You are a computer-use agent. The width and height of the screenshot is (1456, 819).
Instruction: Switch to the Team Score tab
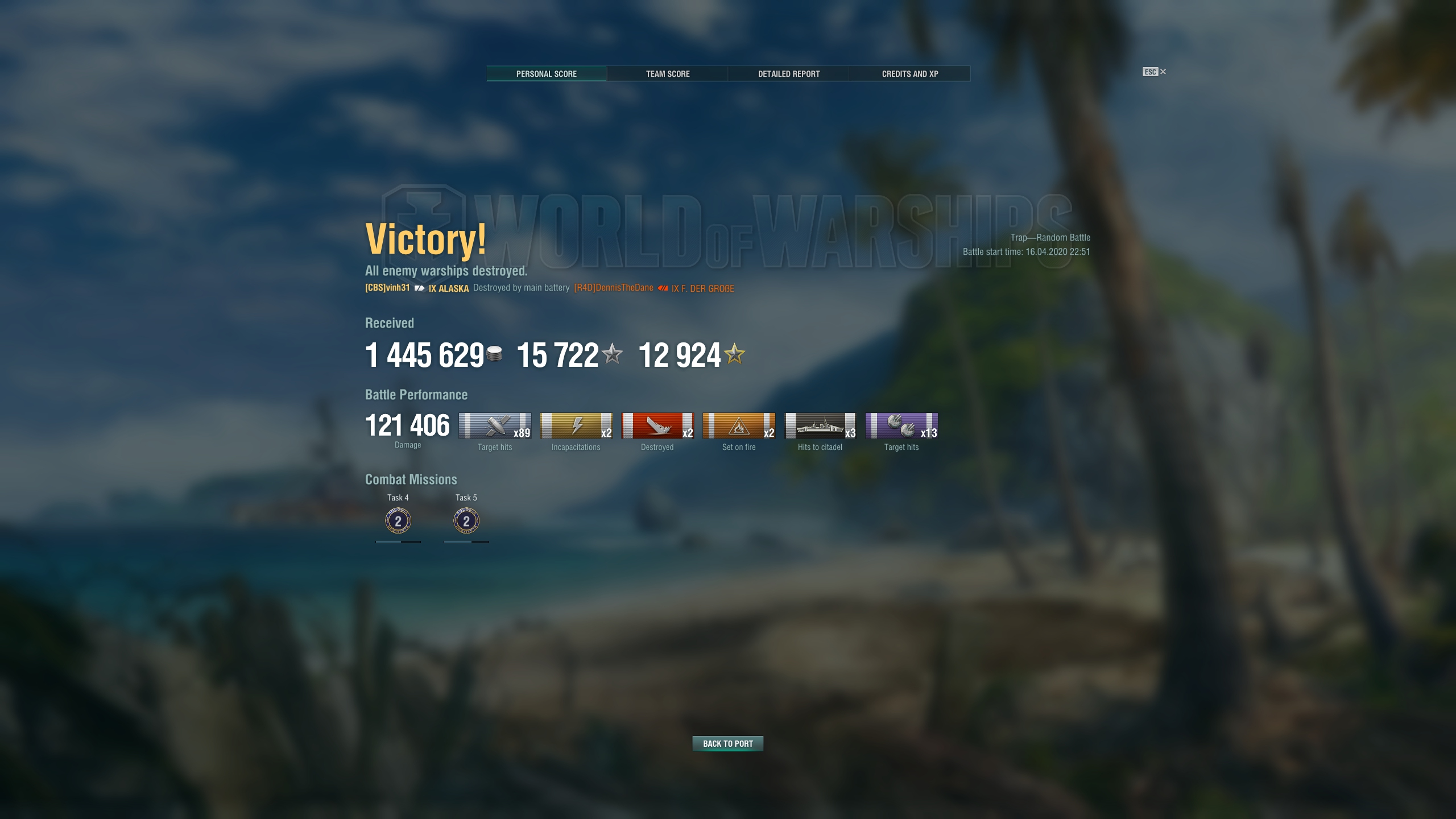point(667,73)
